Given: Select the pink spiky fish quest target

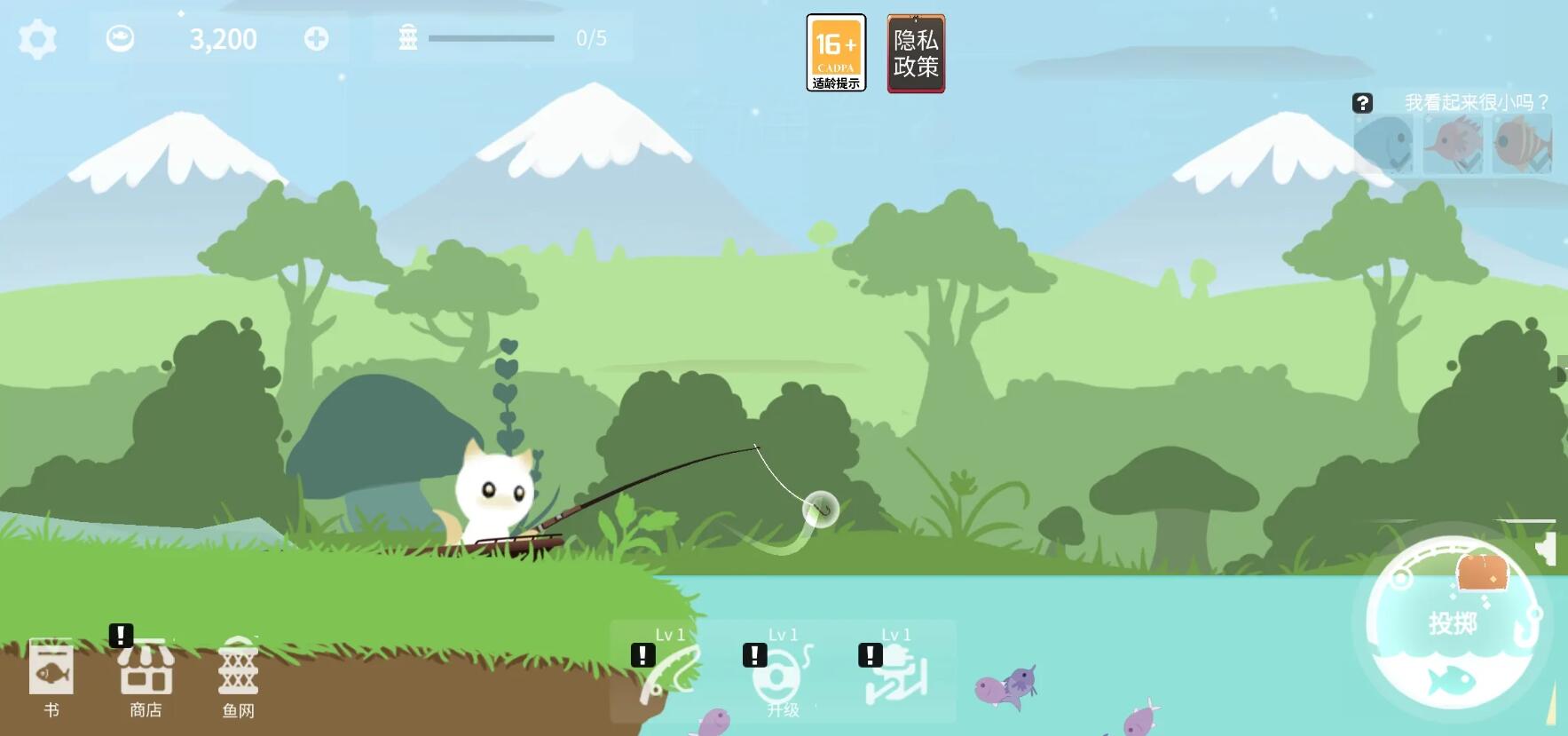Looking at the screenshot, I should coord(1453,144).
